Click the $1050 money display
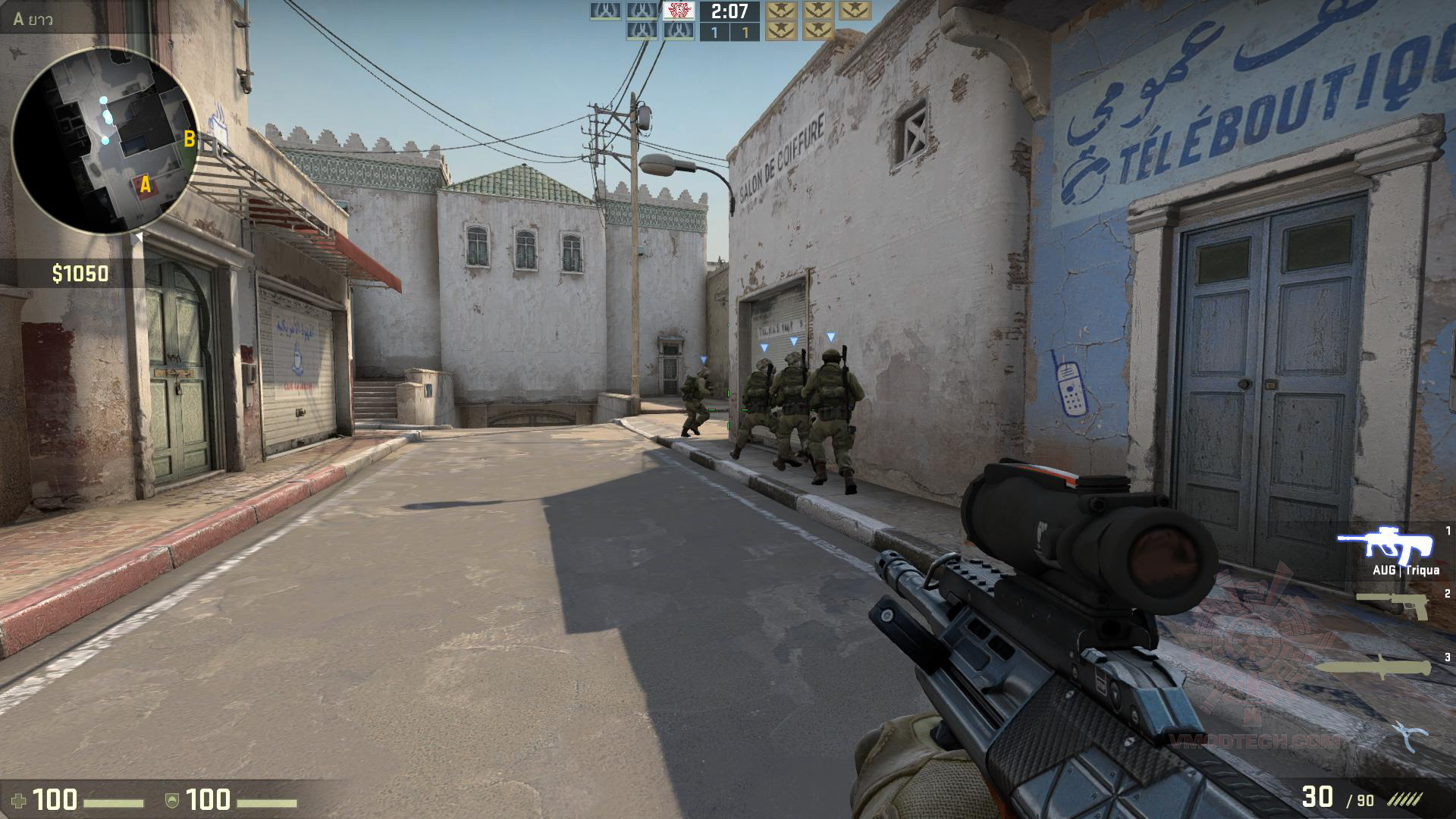The image size is (1456, 819). (x=78, y=271)
